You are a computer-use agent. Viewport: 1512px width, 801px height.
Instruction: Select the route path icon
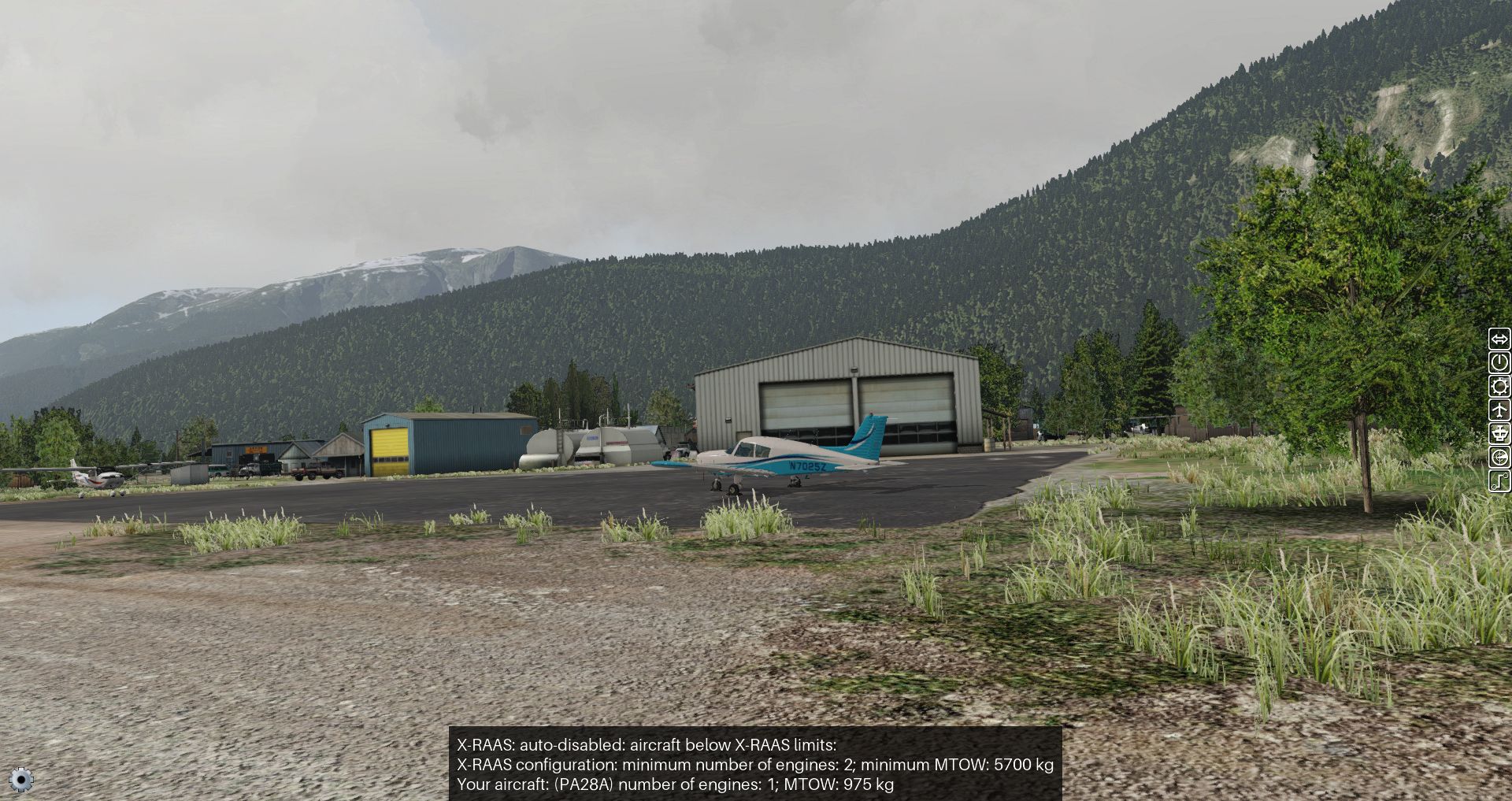[1499, 481]
